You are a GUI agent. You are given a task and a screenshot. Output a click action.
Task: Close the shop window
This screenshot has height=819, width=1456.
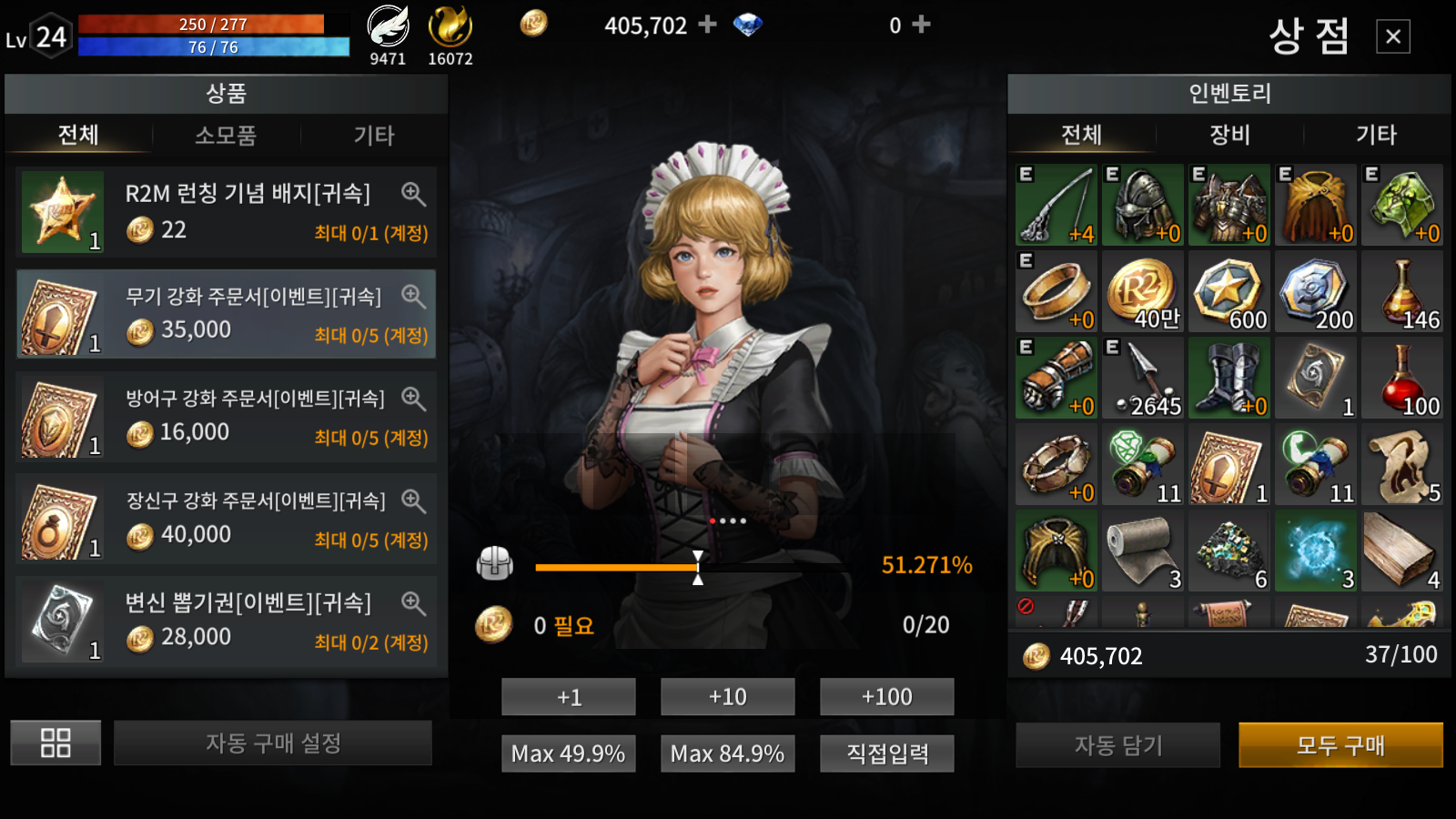tap(1392, 36)
